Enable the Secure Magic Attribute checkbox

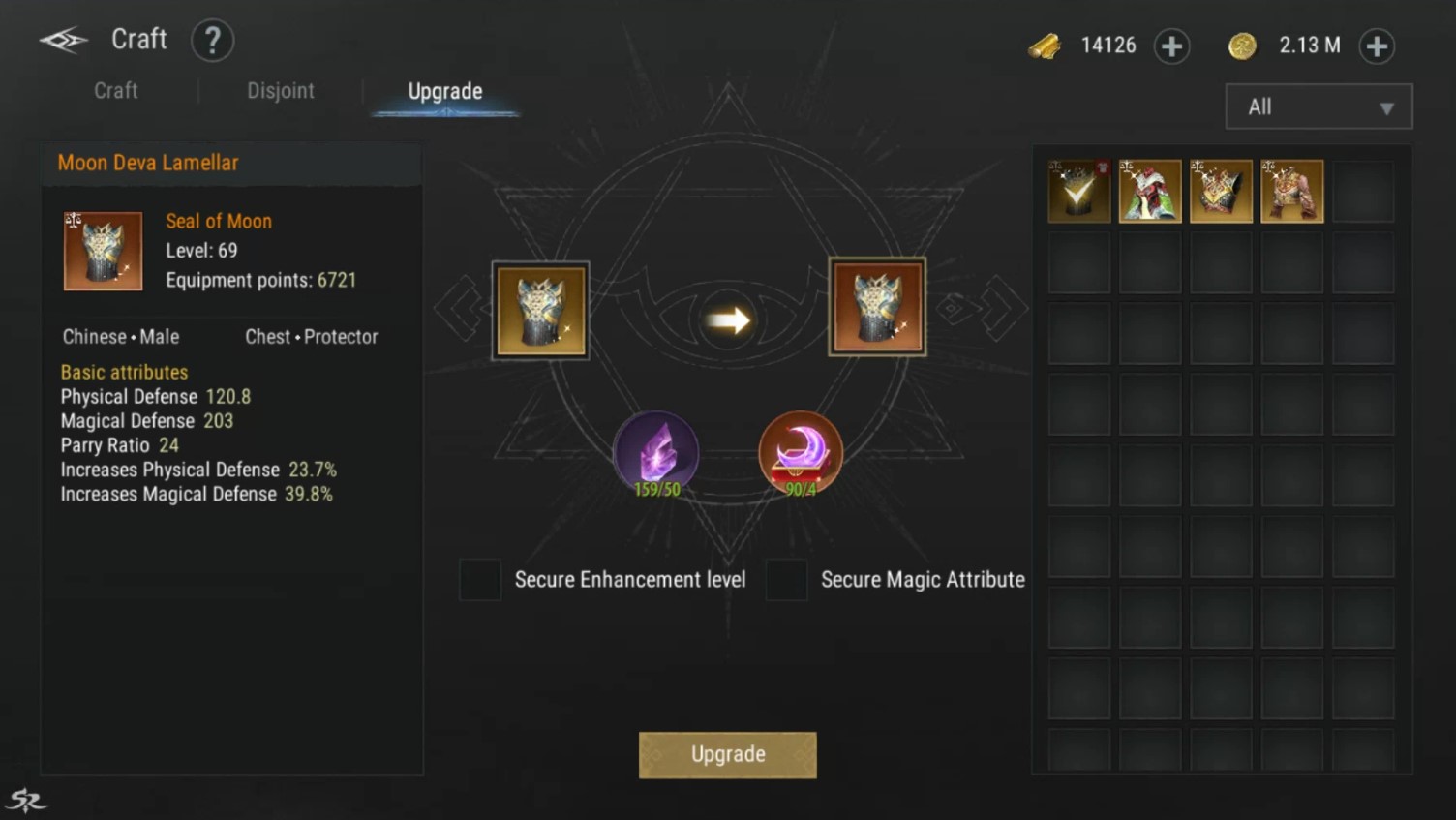(786, 579)
